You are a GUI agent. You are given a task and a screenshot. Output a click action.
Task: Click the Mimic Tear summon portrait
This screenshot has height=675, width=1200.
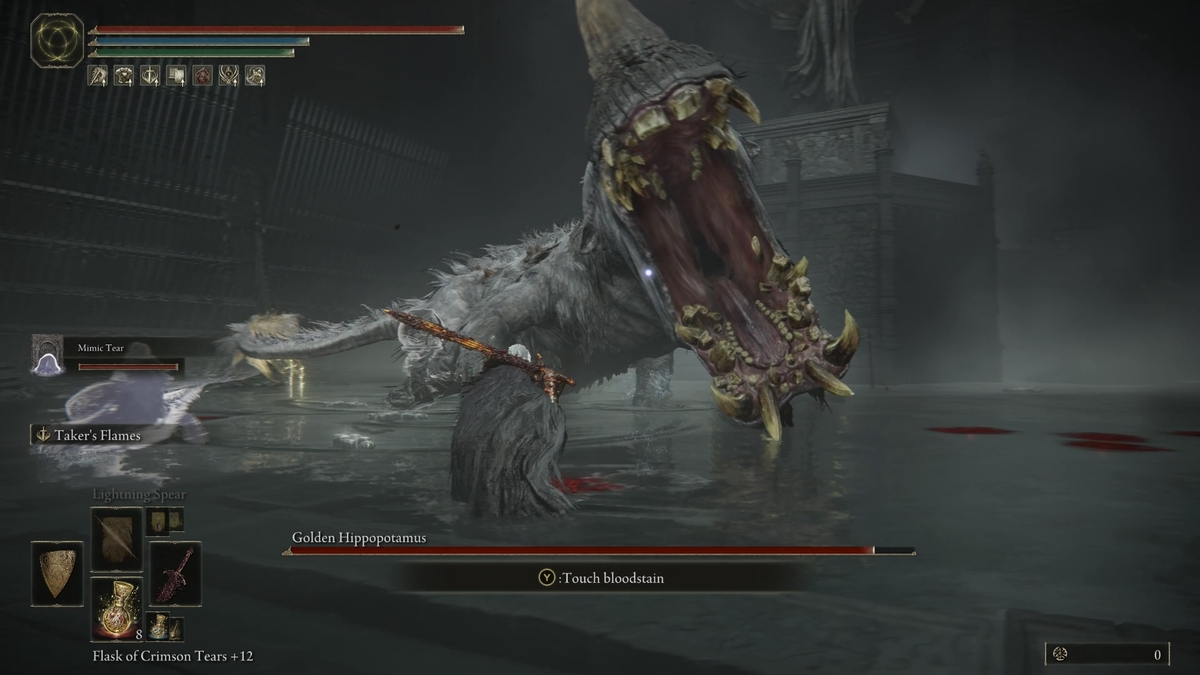click(46, 356)
